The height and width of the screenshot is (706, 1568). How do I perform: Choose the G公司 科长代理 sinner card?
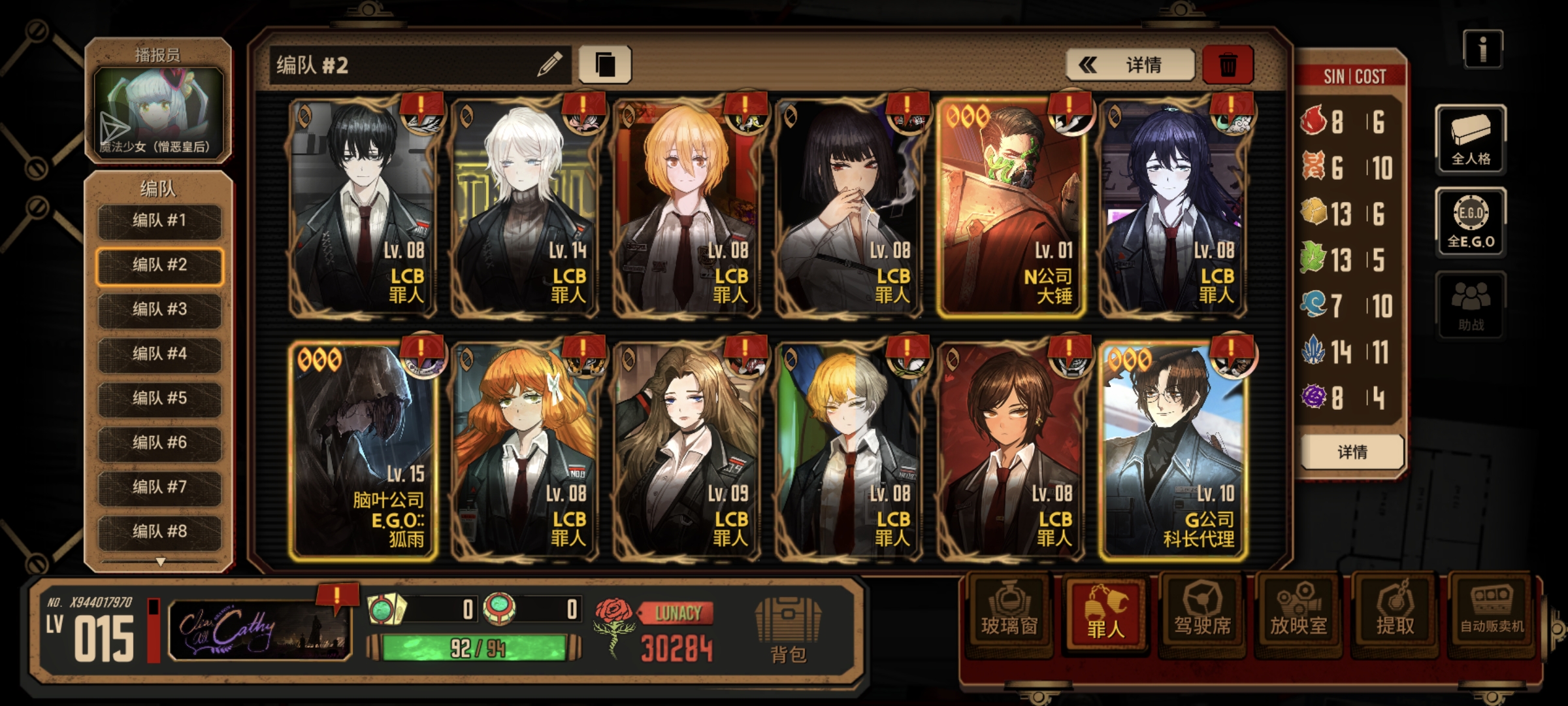point(1173,451)
